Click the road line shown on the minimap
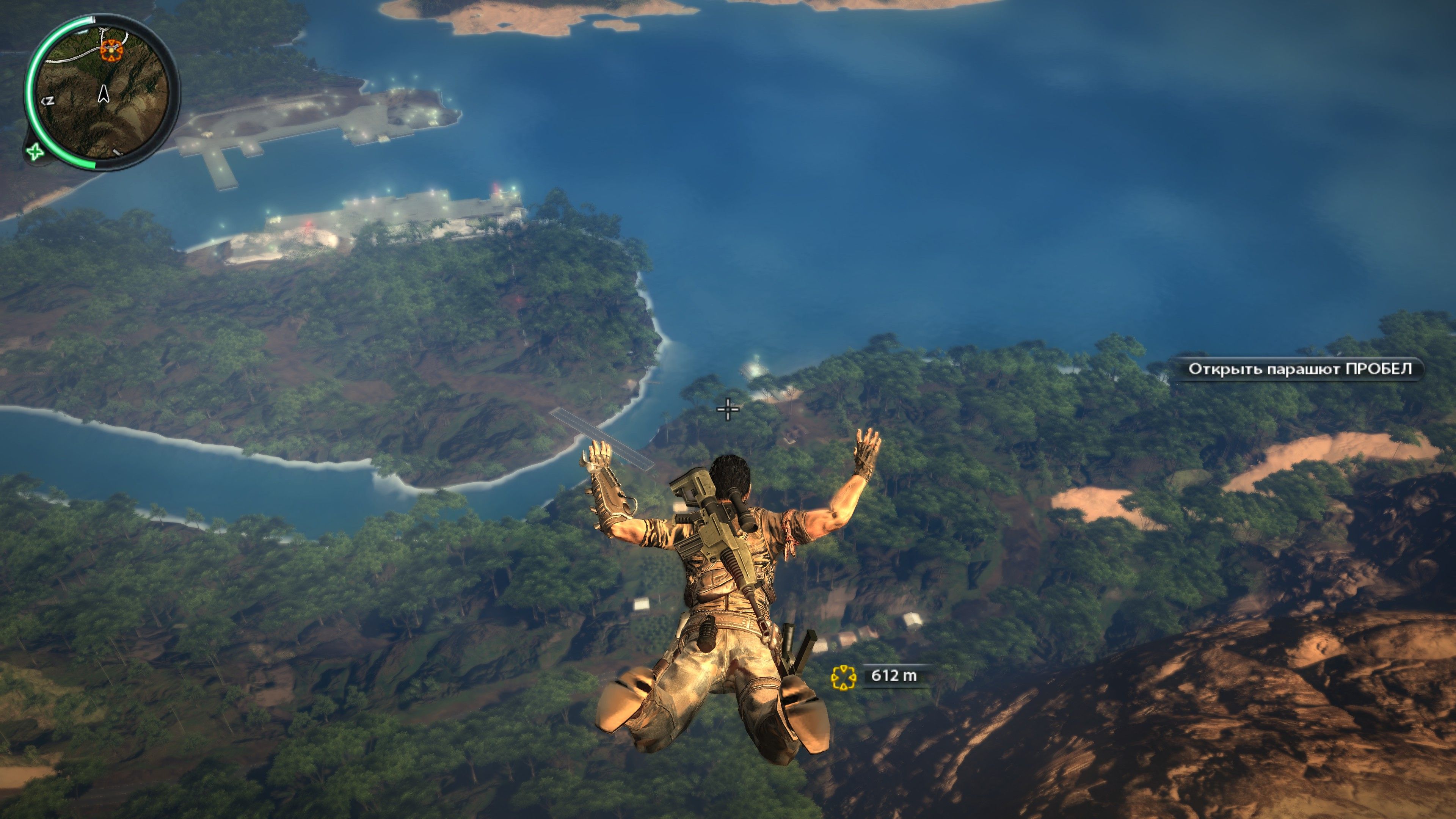Screen dimensions: 1456x819 coord(68,60)
